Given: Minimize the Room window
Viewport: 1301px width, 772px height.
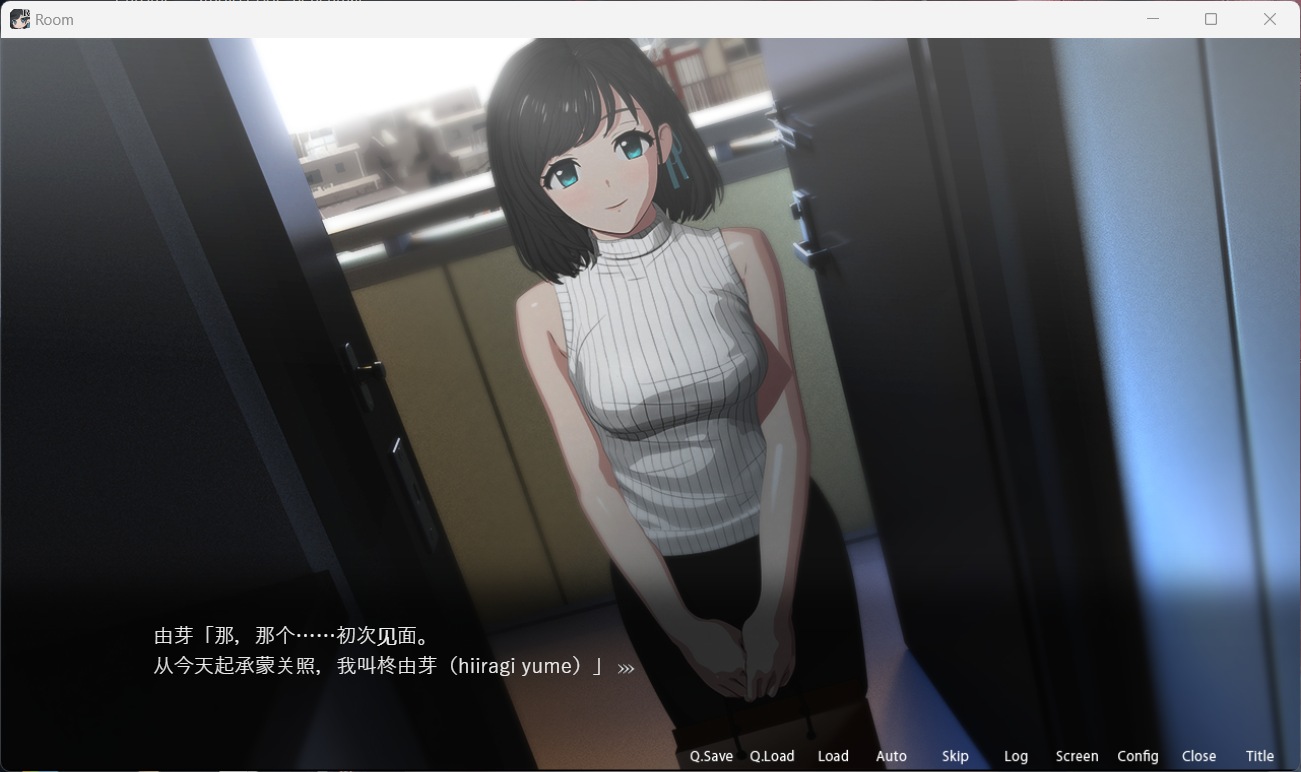Looking at the screenshot, I should [x=1152, y=19].
